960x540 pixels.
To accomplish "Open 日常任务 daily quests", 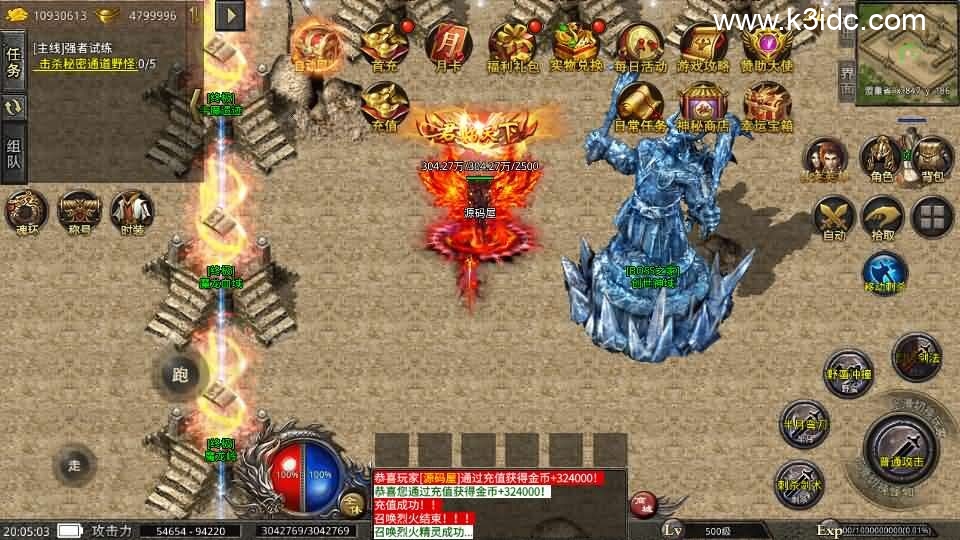I will pos(640,105).
